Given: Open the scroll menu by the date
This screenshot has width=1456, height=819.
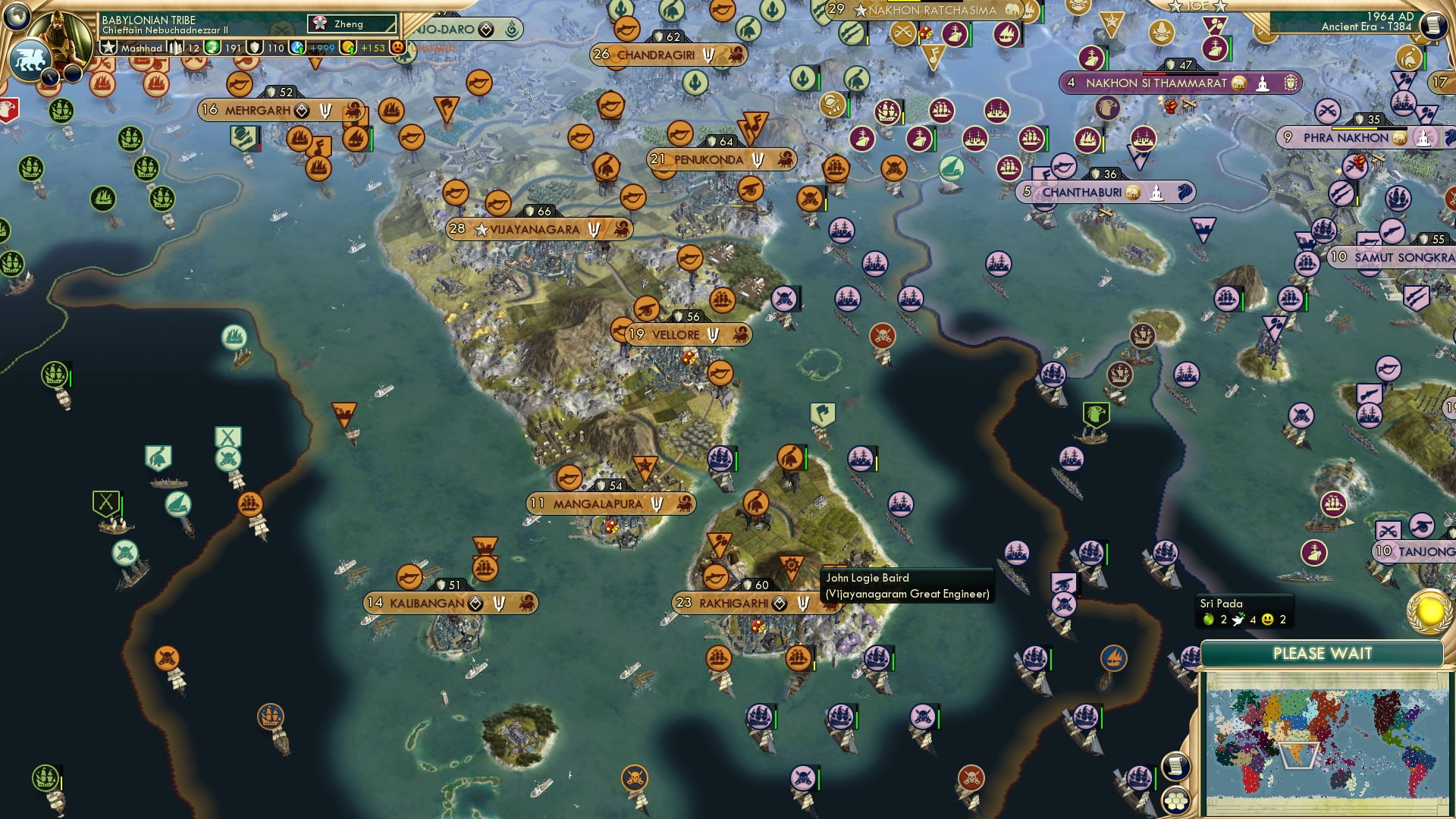Looking at the screenshot, I should point(1432,25).
